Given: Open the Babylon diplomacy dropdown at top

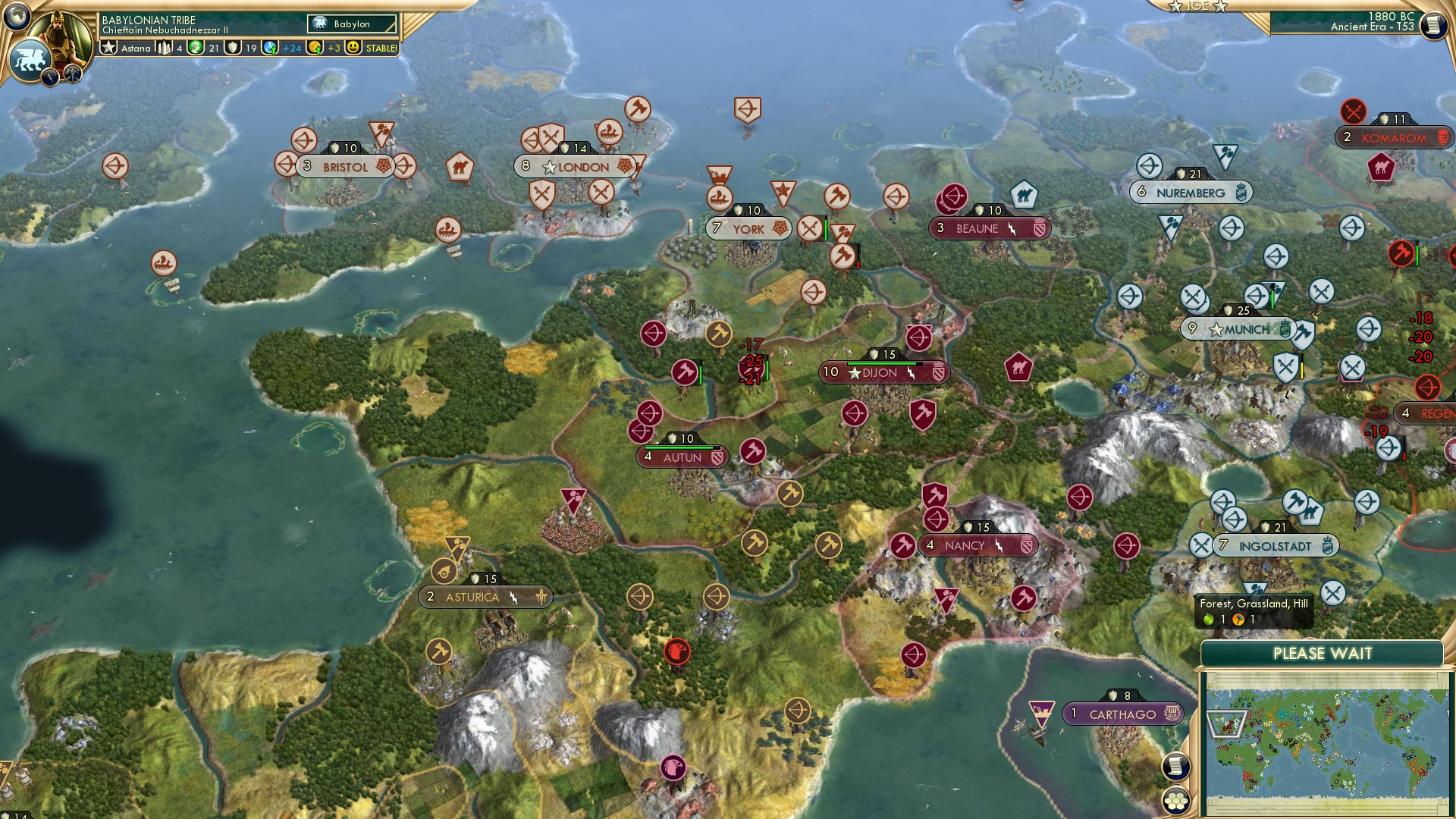Looking at the screenshot, I should tap(350, 24).
